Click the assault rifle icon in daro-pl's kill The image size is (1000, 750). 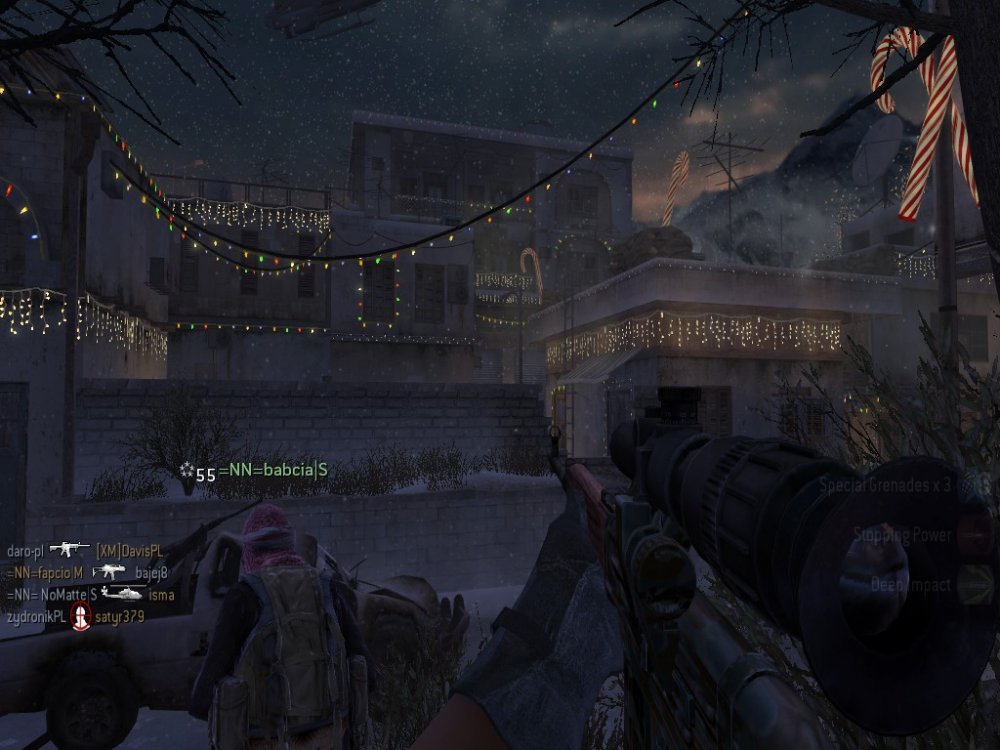pos(69,549)
